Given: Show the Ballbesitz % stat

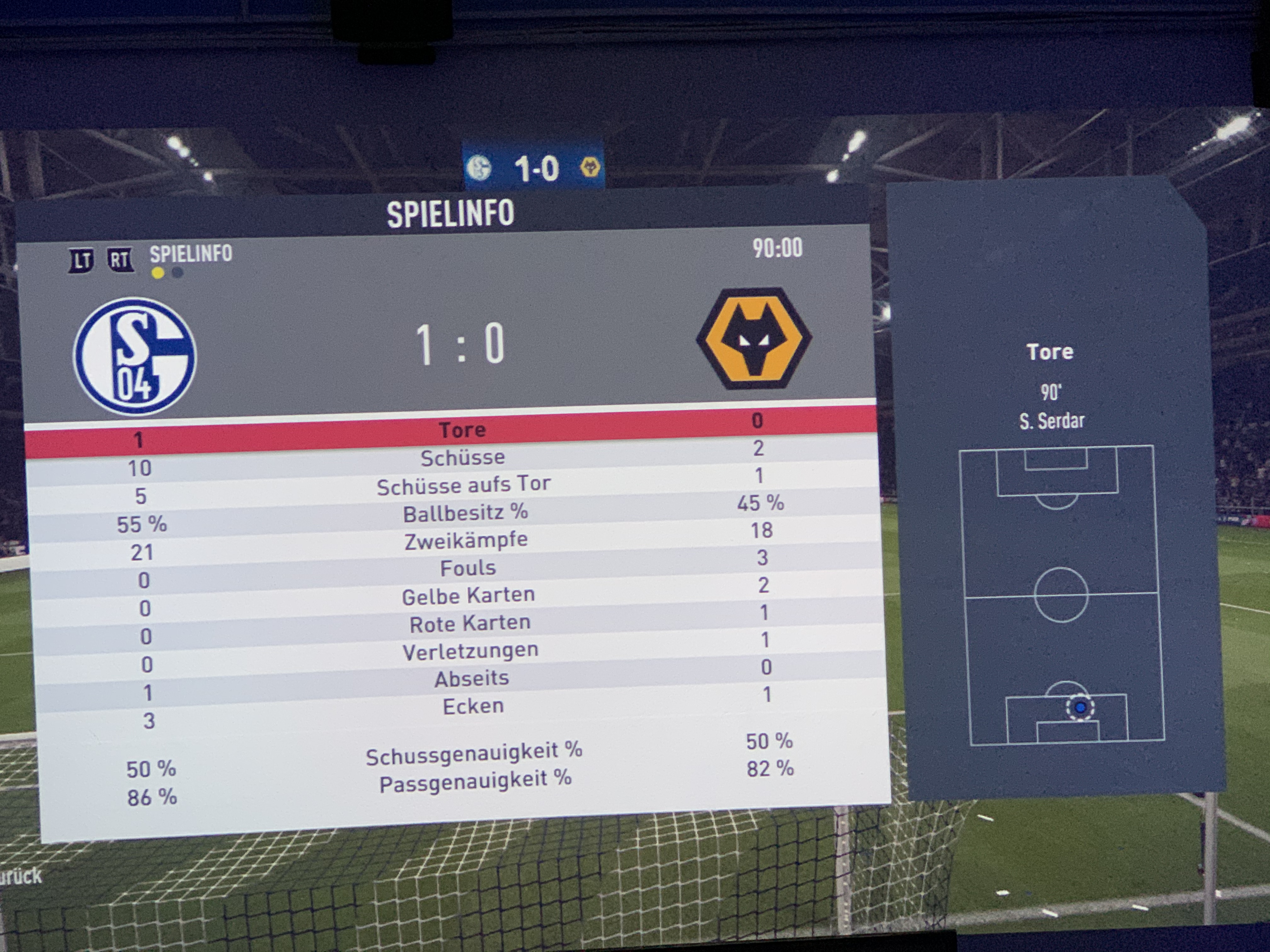Looking at the screenshot, I should point(465,513).
